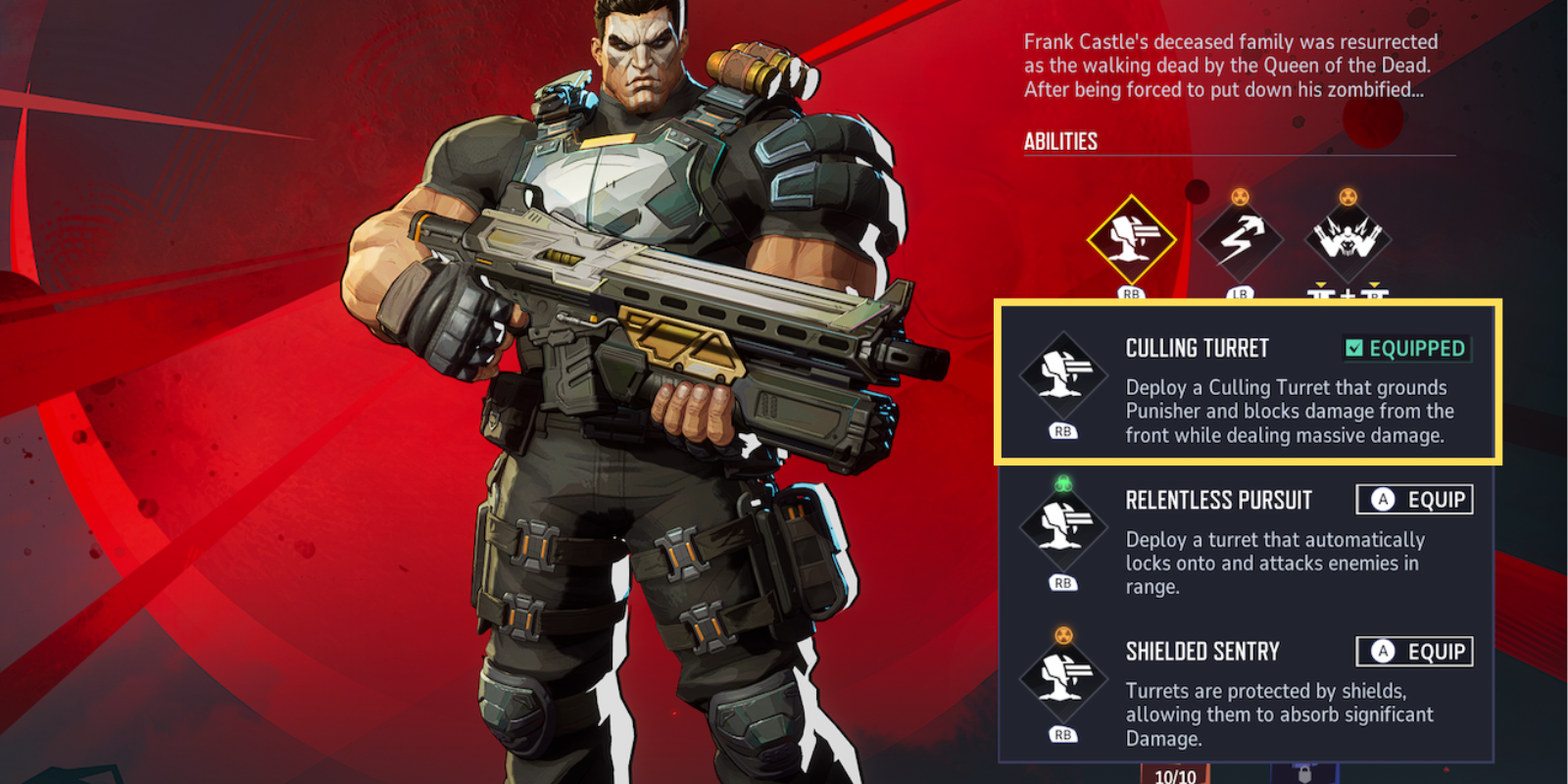The height and width of the screenshot is (784, 1568).
Task: Click the RB button prompt under Culling Turret
Action: coord(1063,430)
